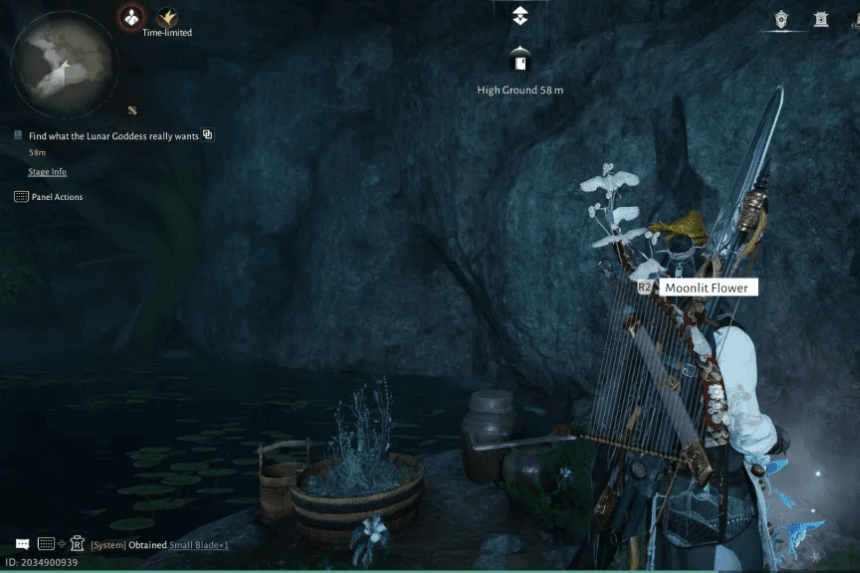Screen dimensions: 860x573
Task: Open the Stage Info link
Action: 47,172
